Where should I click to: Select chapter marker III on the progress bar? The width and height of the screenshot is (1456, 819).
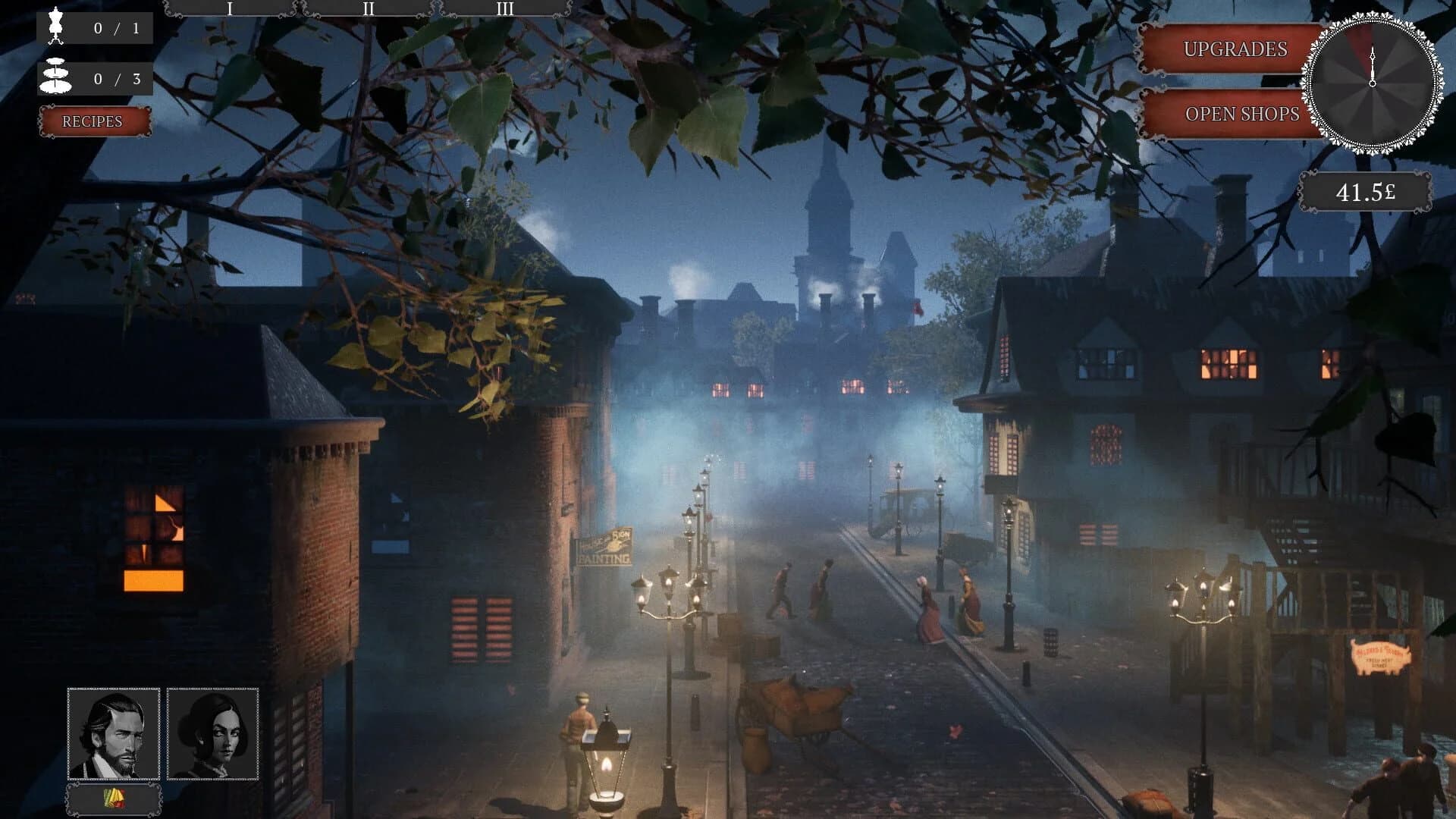click(x=505, y=10)
